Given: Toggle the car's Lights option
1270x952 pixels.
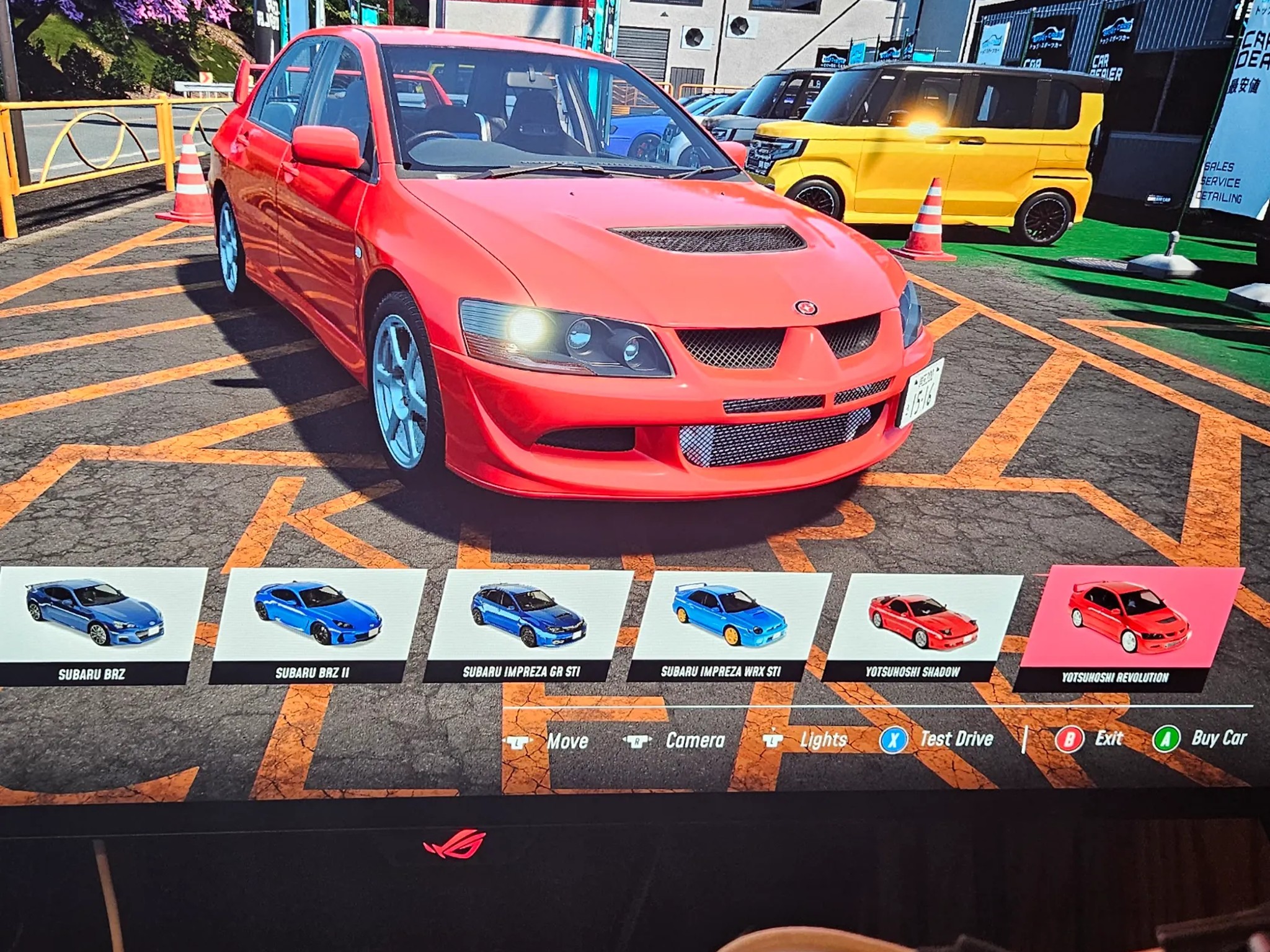Looking at the screenshot, I should click(807, 740).
